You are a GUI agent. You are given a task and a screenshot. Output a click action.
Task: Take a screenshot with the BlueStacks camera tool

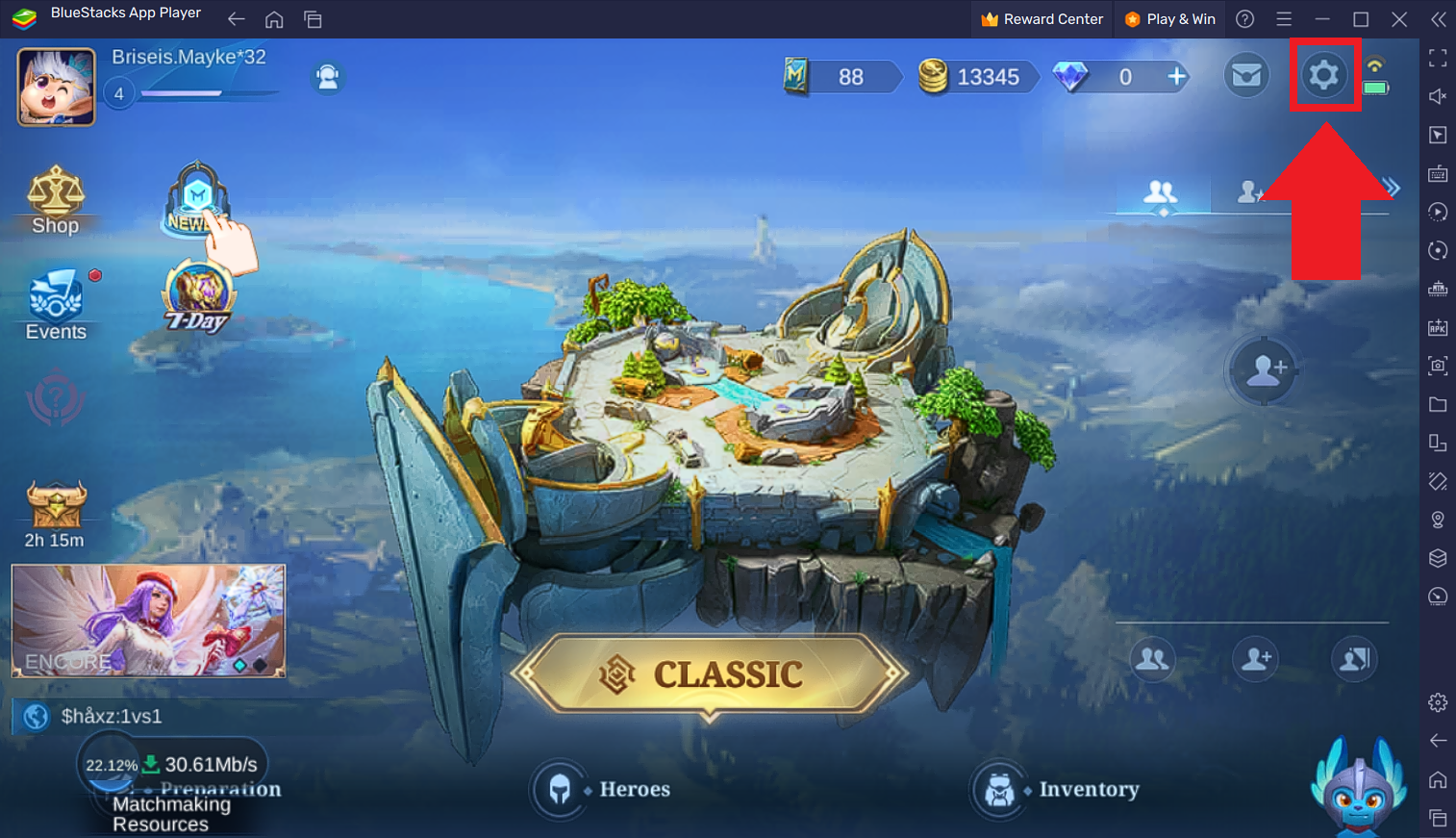click(x=1439, y=366)
